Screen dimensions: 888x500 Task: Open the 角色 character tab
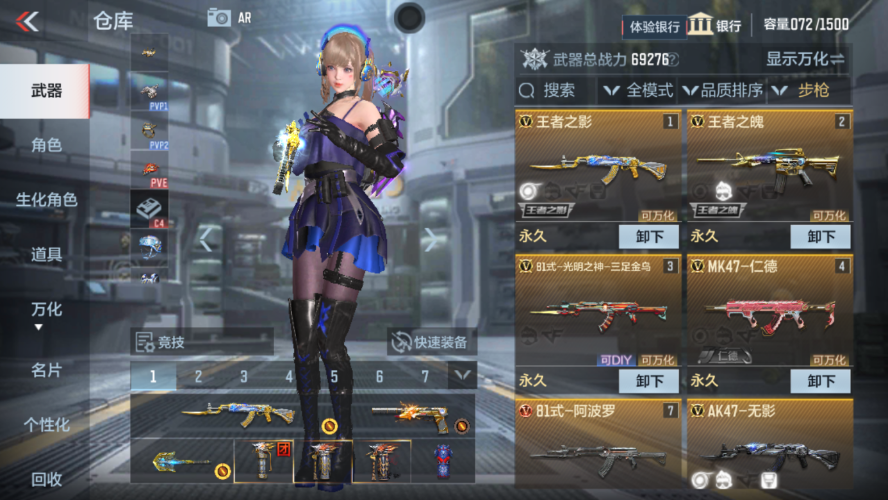click(46, 145)
